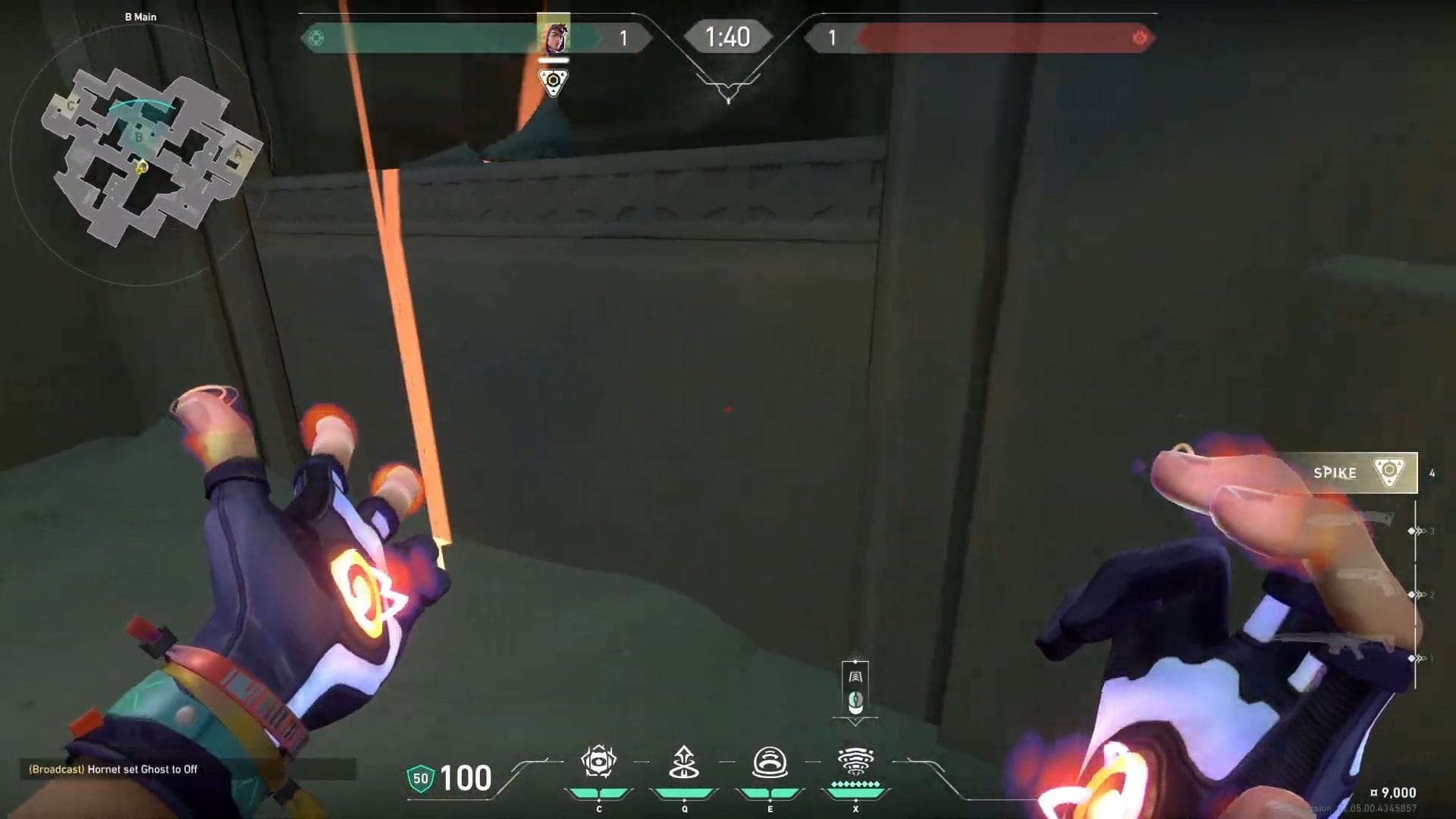Screen dimensions: 1456x819
Task: Click the shield icon beside the health value
Action: [x=422, y=777]
